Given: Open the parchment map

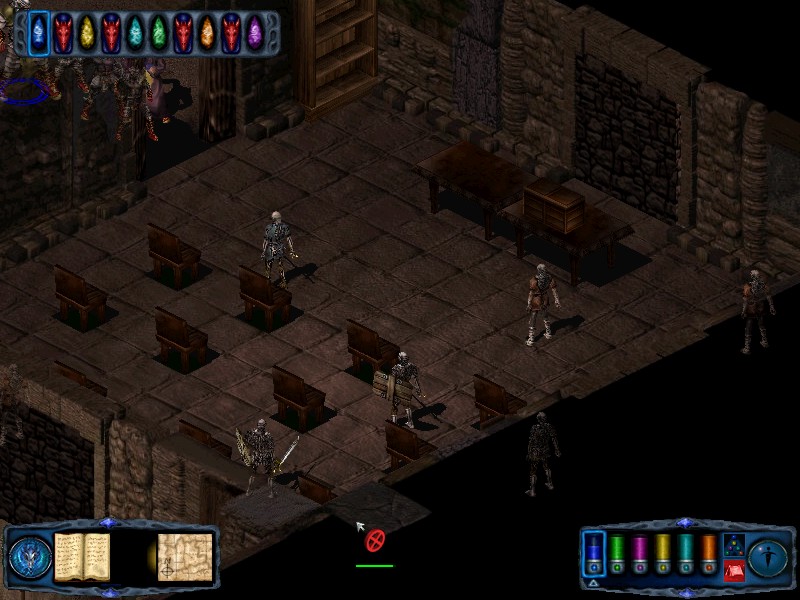Looking at the screenshot, I should pyautogui.click(x=184, y=555).
